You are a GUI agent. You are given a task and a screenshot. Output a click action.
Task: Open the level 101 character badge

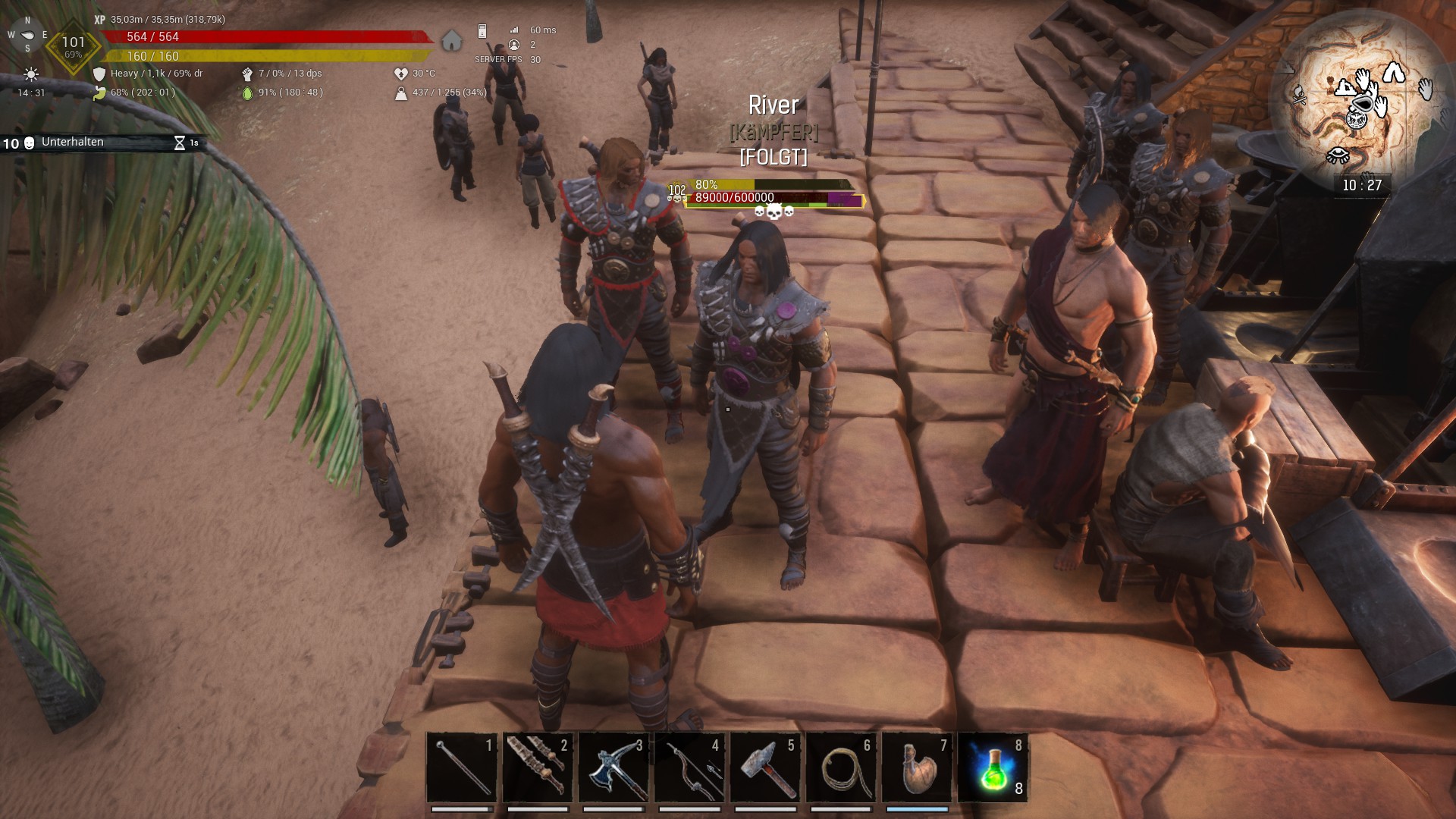(73, 45)
